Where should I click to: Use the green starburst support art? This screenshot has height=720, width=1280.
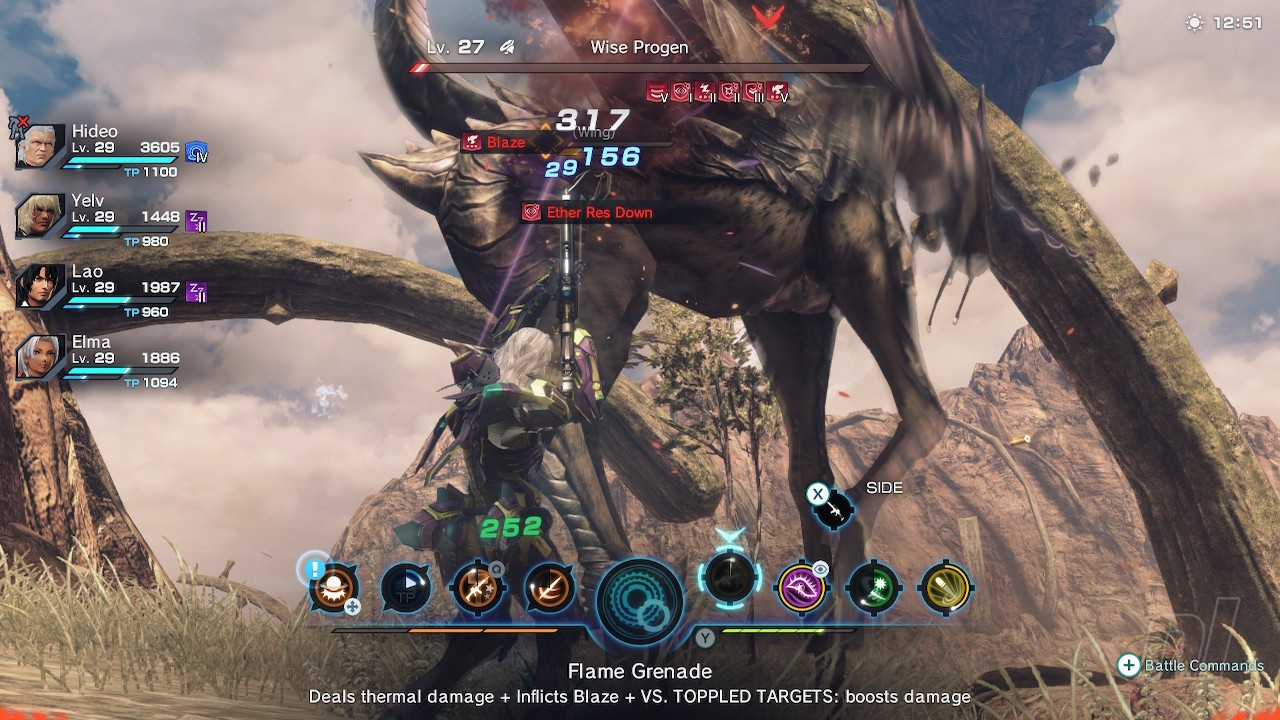(x=874, y=588)
